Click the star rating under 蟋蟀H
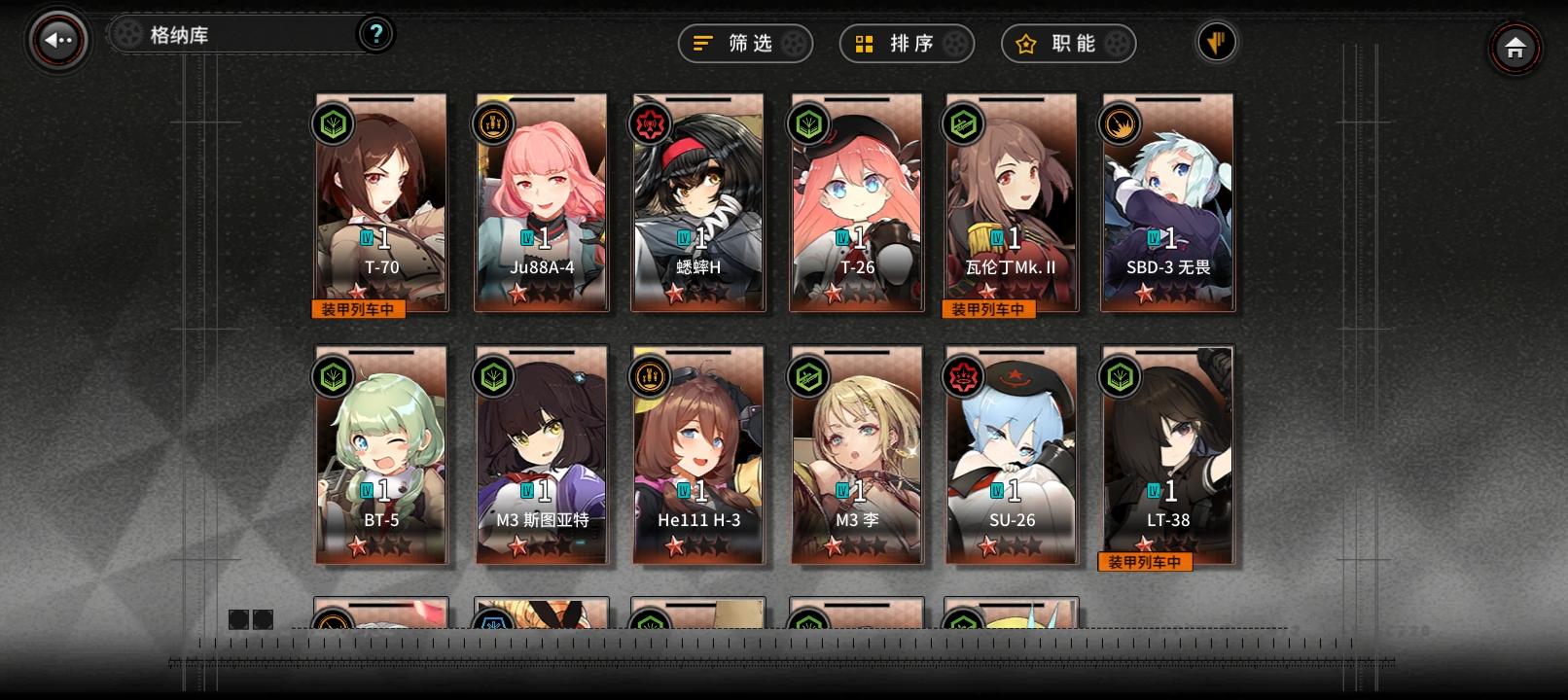 698,292
